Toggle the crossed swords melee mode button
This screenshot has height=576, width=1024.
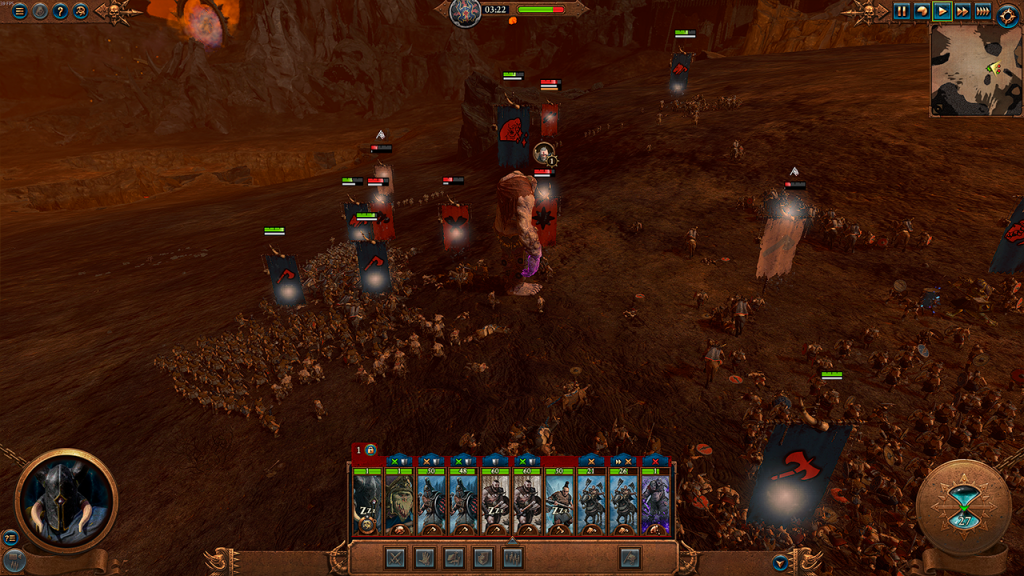click(396, 558)
